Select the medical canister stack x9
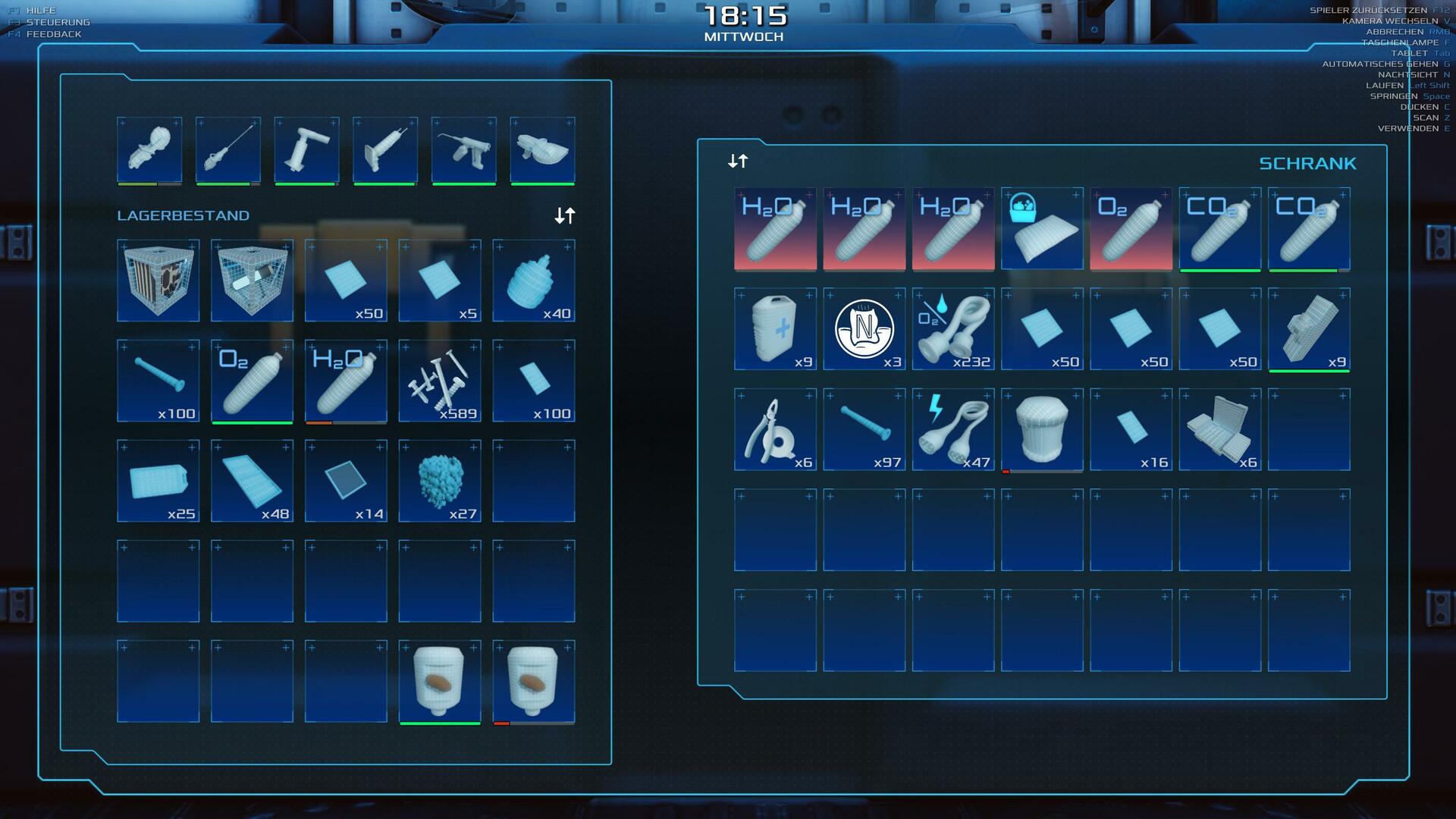1456x819 pixels. click(x=775, y=329)
